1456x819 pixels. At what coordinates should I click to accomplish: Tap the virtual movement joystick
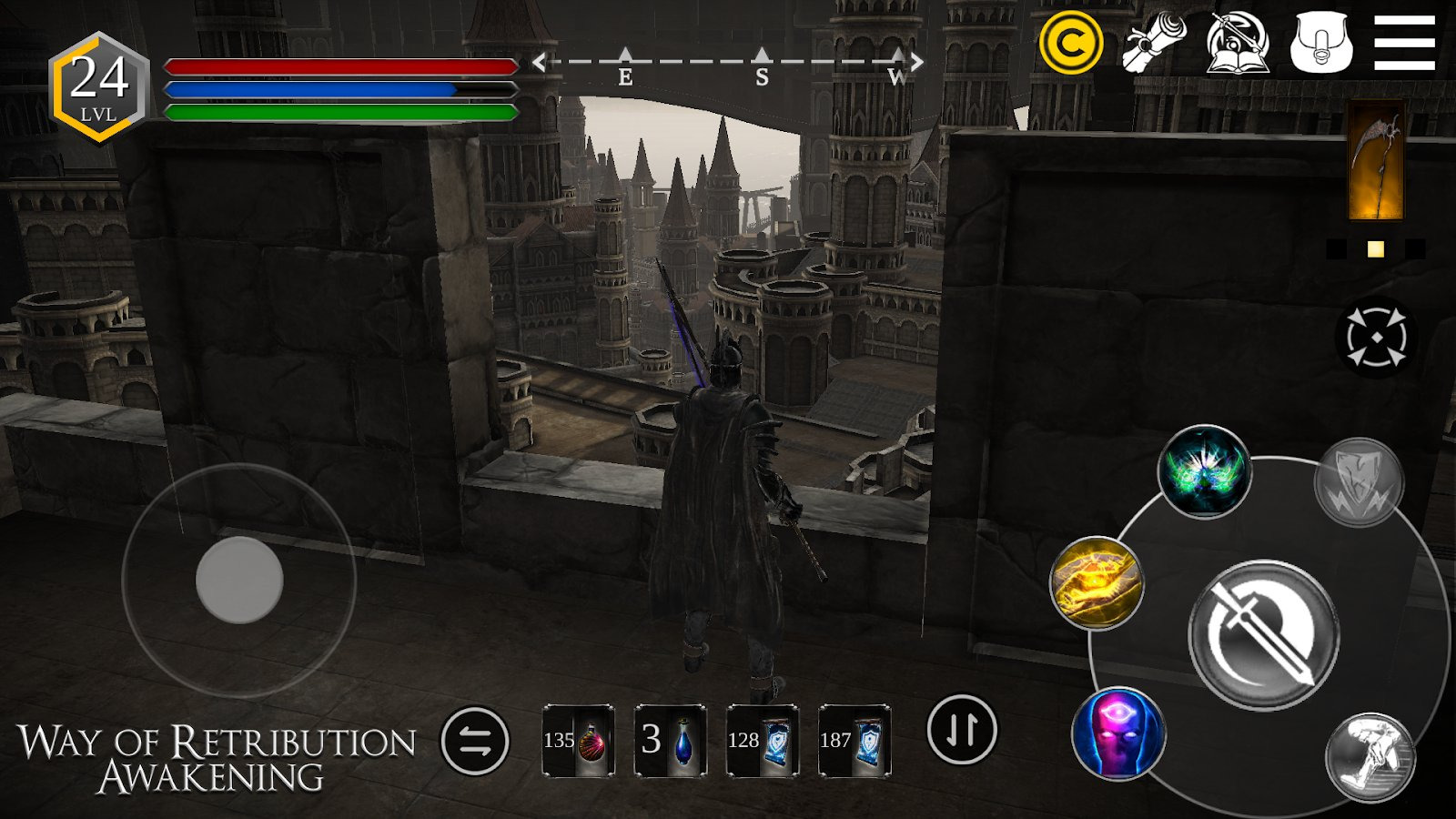click(239, 580)
